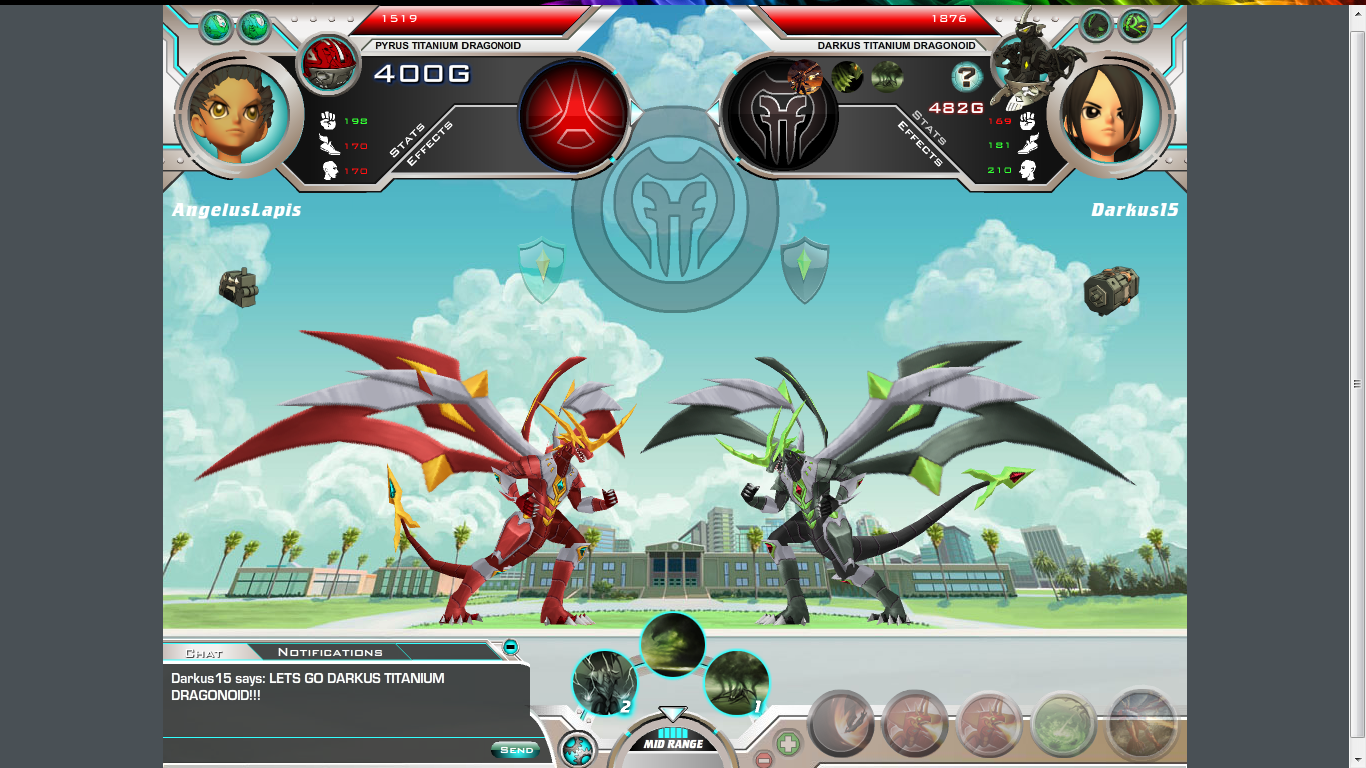Screen dimensions: 1366x768
Task: Choose the ability card marked 1
Action: click(x=737, y=683)
